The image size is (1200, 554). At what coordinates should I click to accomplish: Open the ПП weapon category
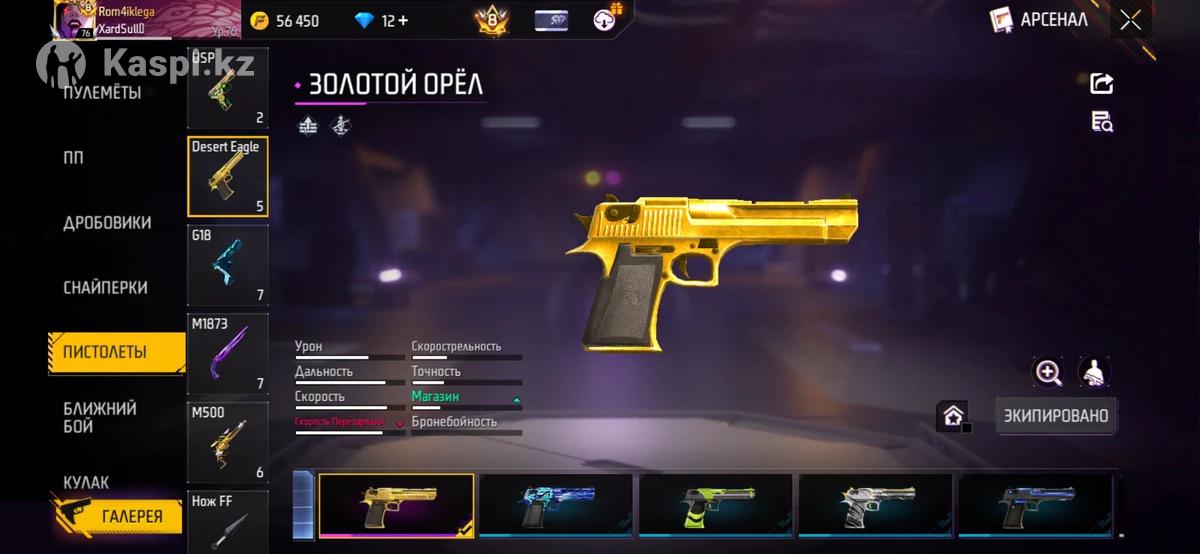pyautogui.click(x=74, y=158)
